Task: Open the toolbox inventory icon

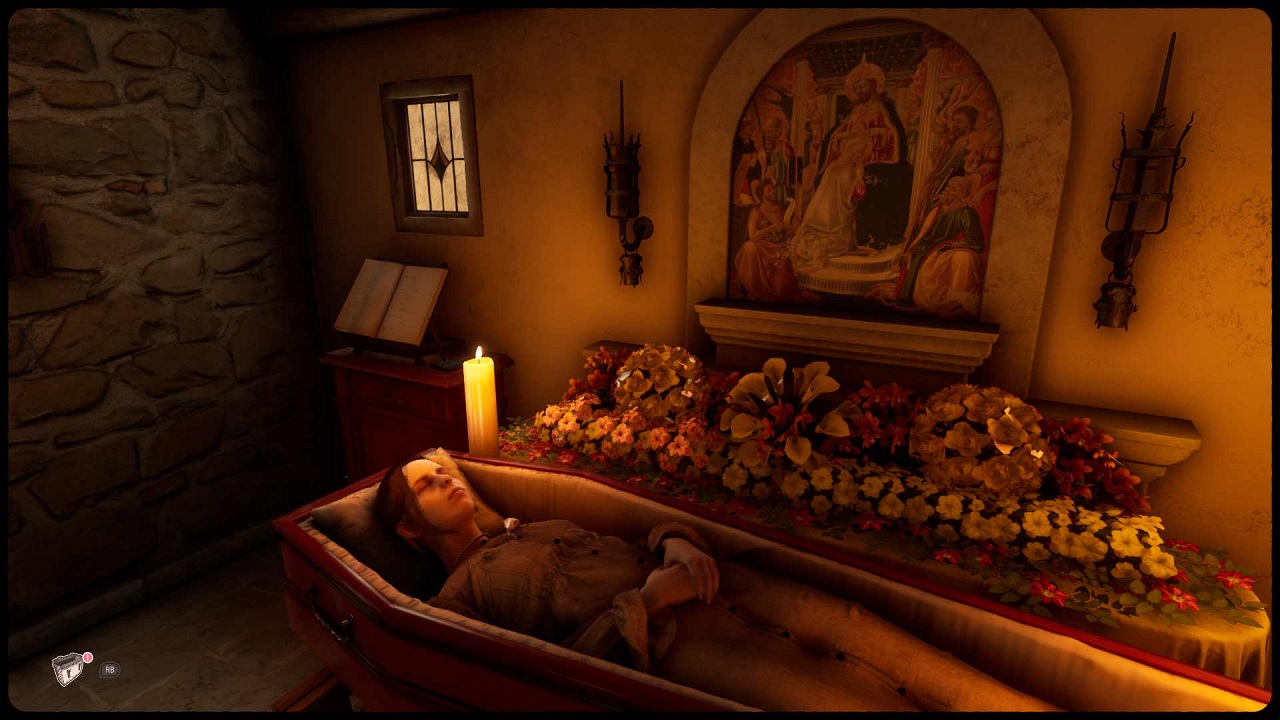Action: coord(67,668)
